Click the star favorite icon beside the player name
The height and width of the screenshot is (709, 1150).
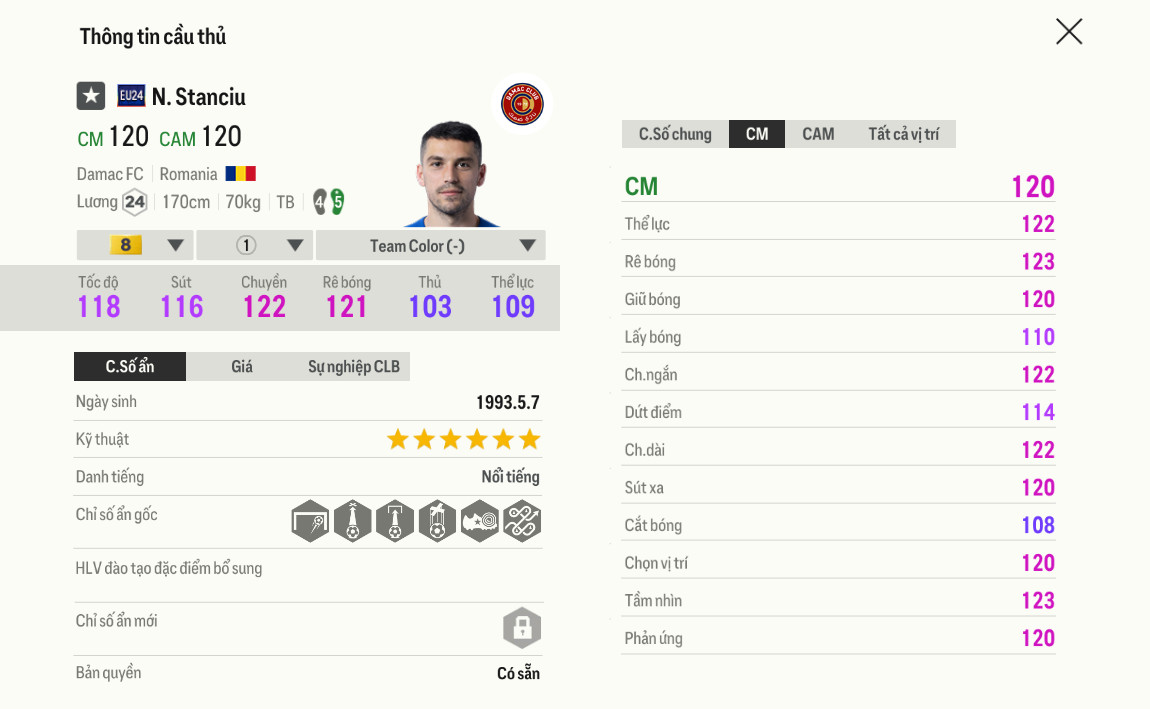91,96
